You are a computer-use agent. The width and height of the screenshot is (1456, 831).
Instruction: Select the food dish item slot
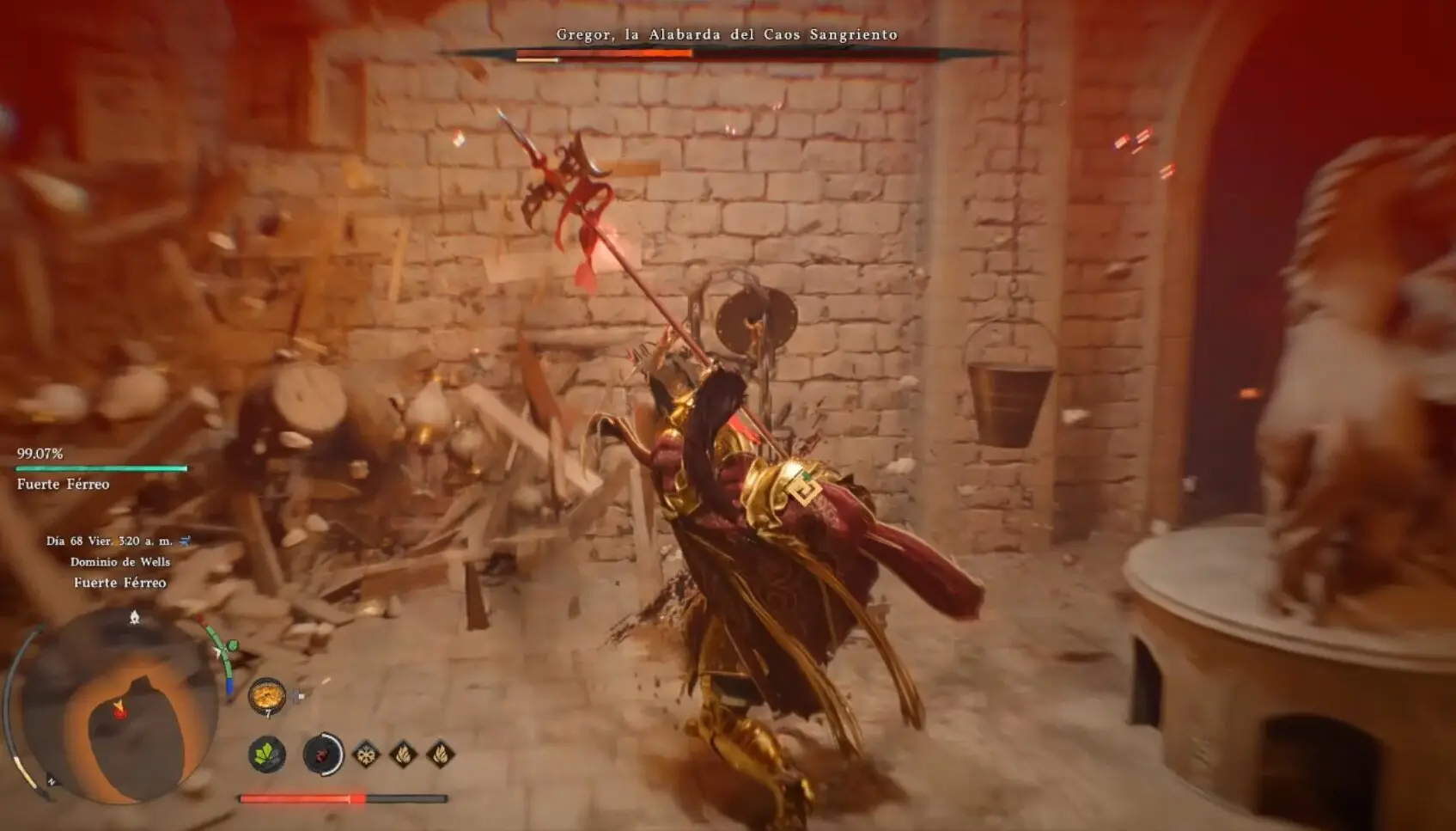tap(267, 695)
